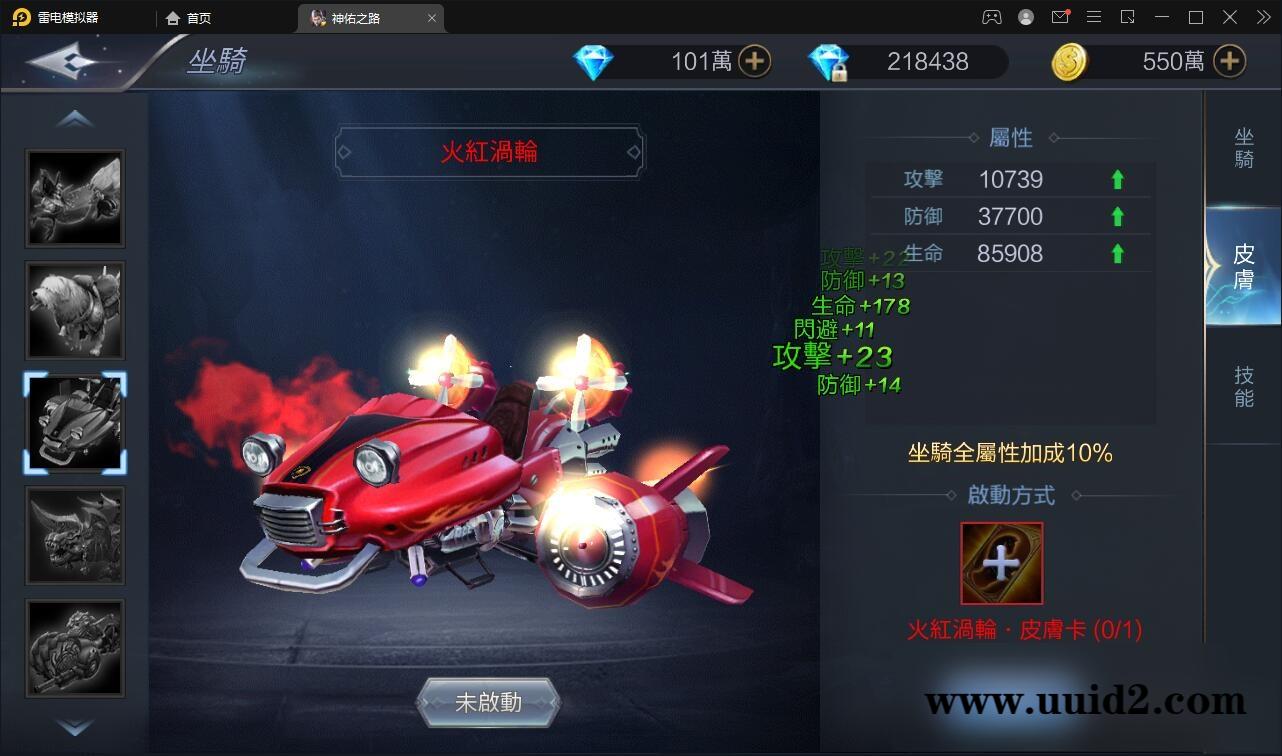Click the fullscreen icon in the titlebar
Screen dimensions: 1282x756
tap(1195, 17)
